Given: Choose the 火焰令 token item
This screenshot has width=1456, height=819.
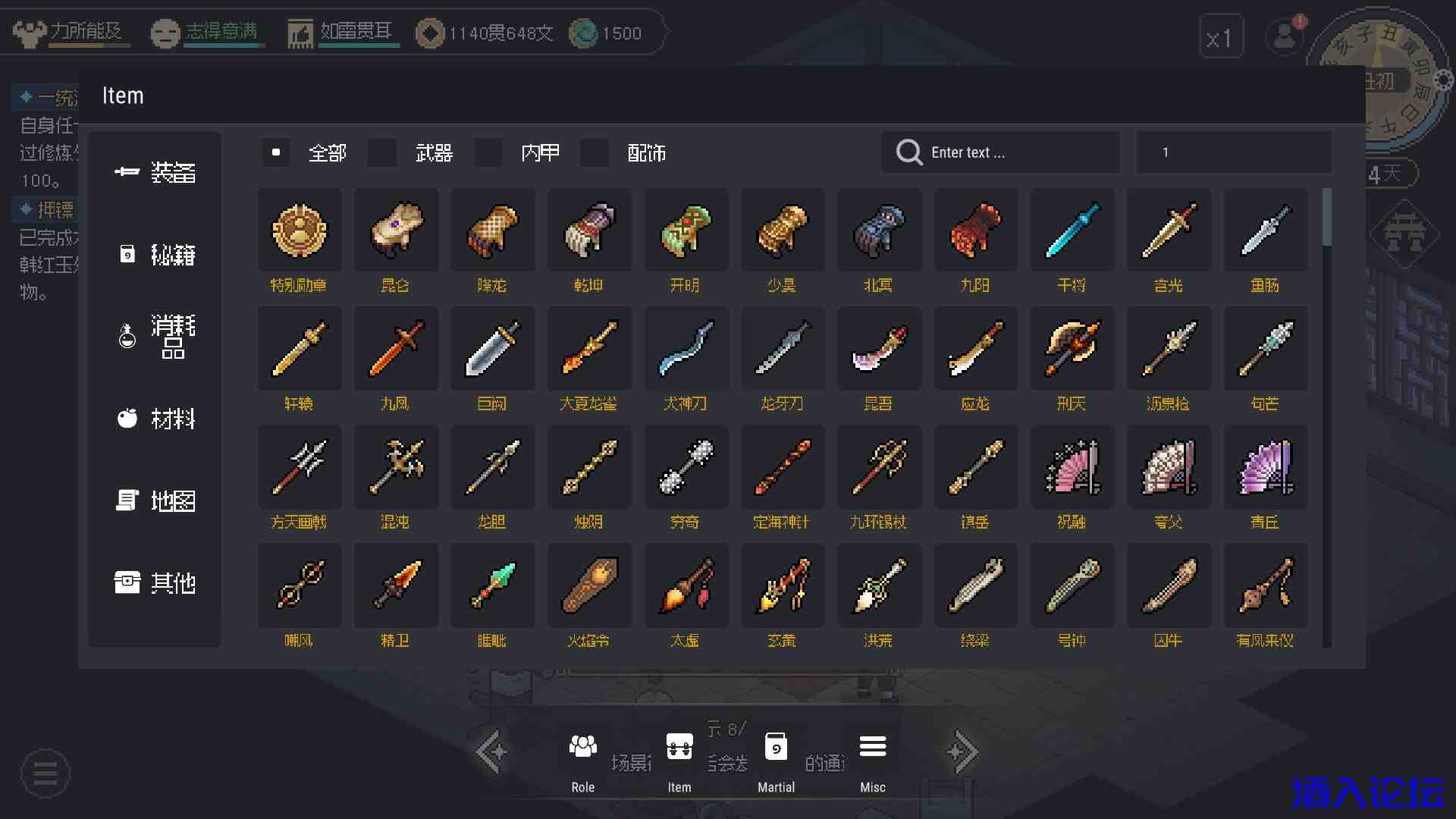Looking at the screenshot, I should (589, 585).
